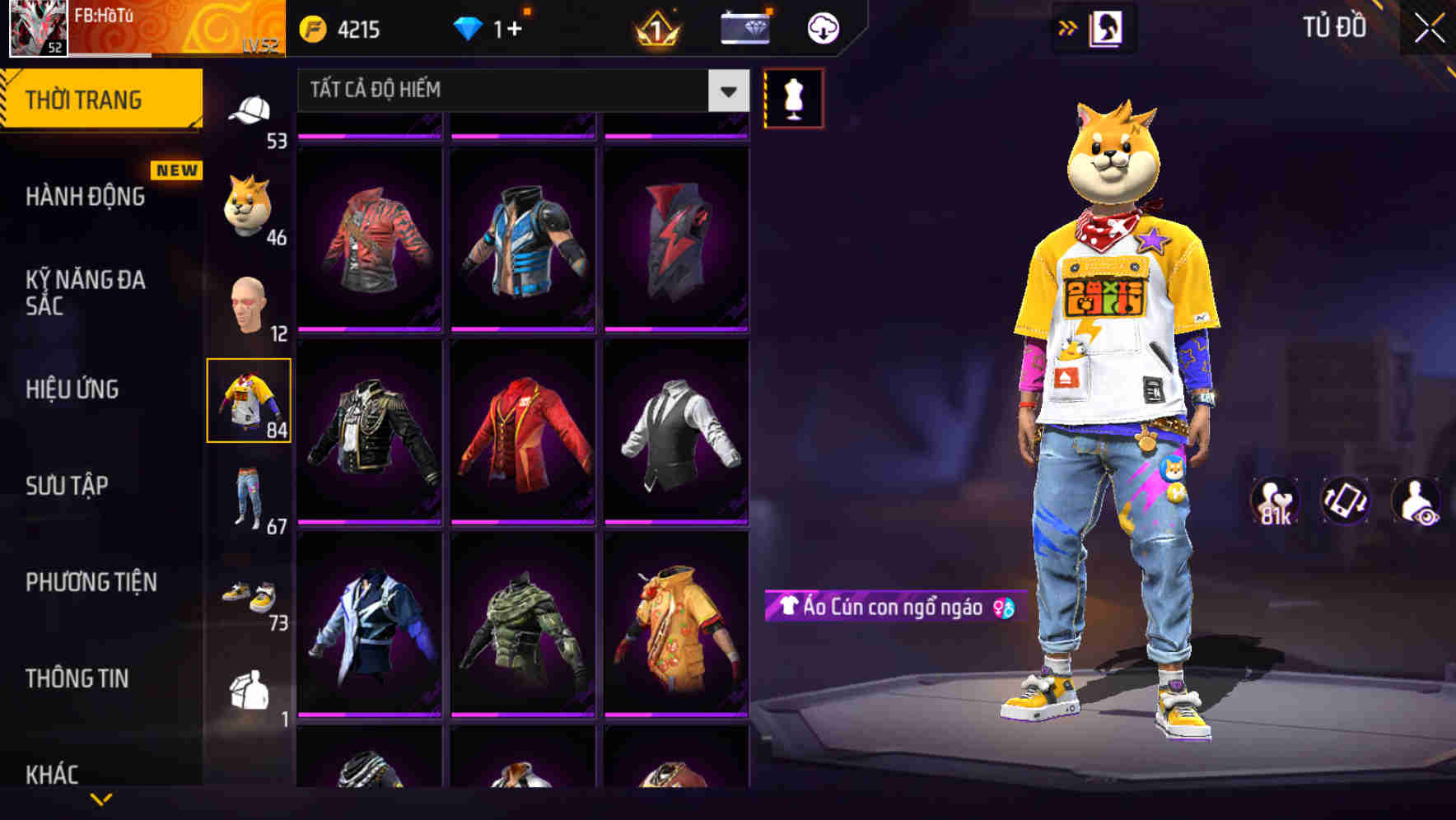Open the TẤT CẢ ĐỘ HIẾM rarity dropdown

519,91
